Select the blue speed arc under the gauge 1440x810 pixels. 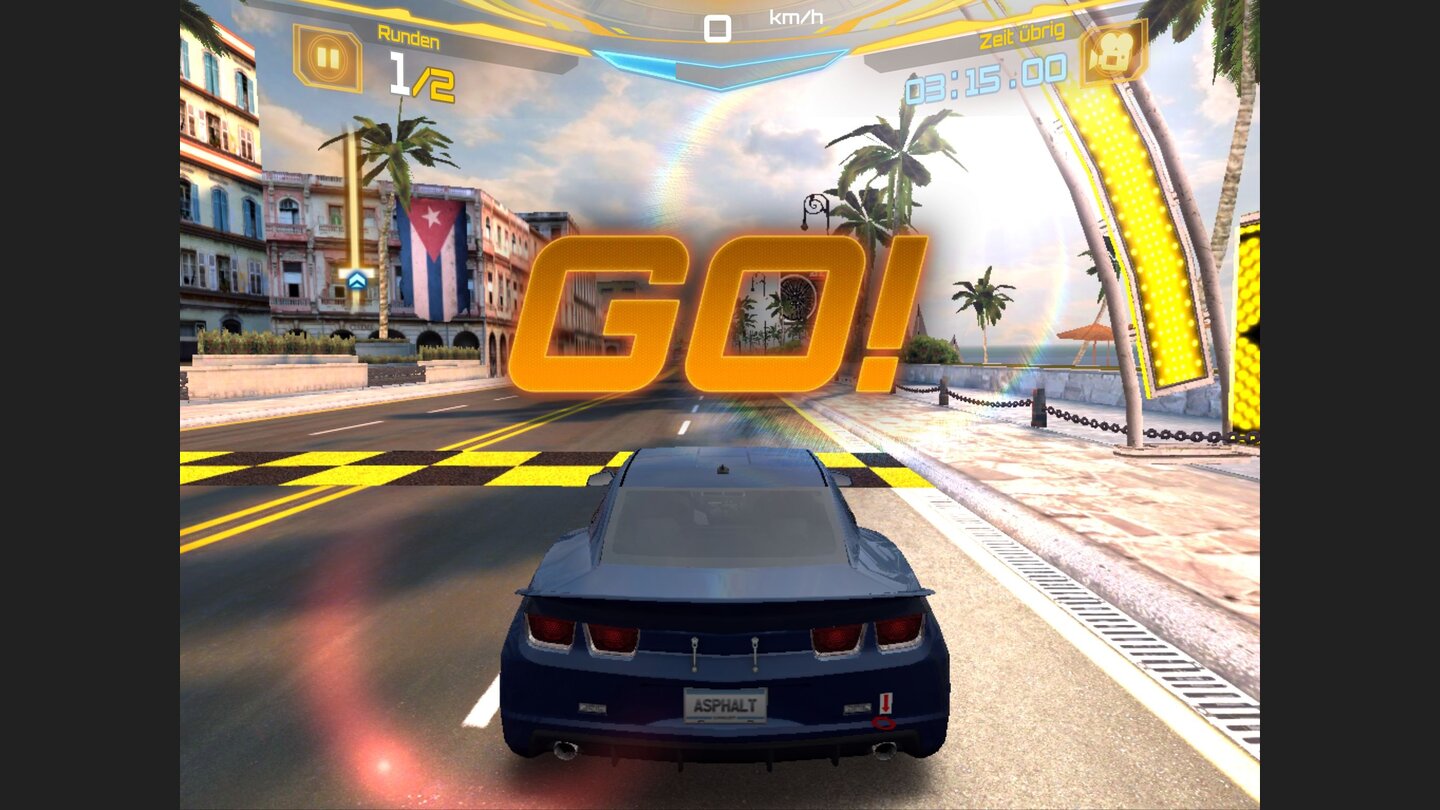tap(716, 62)
